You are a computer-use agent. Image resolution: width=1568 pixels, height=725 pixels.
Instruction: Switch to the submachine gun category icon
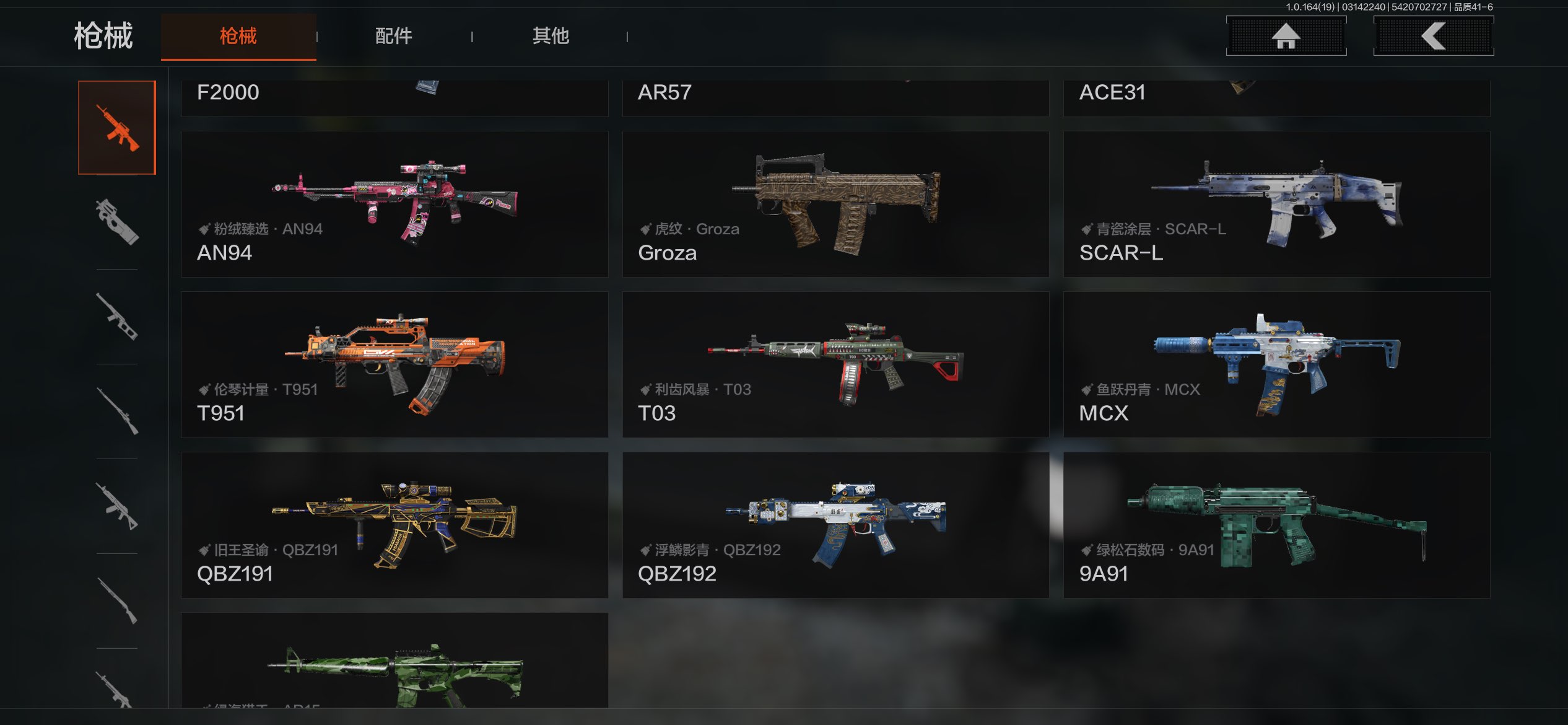(117, 222)
